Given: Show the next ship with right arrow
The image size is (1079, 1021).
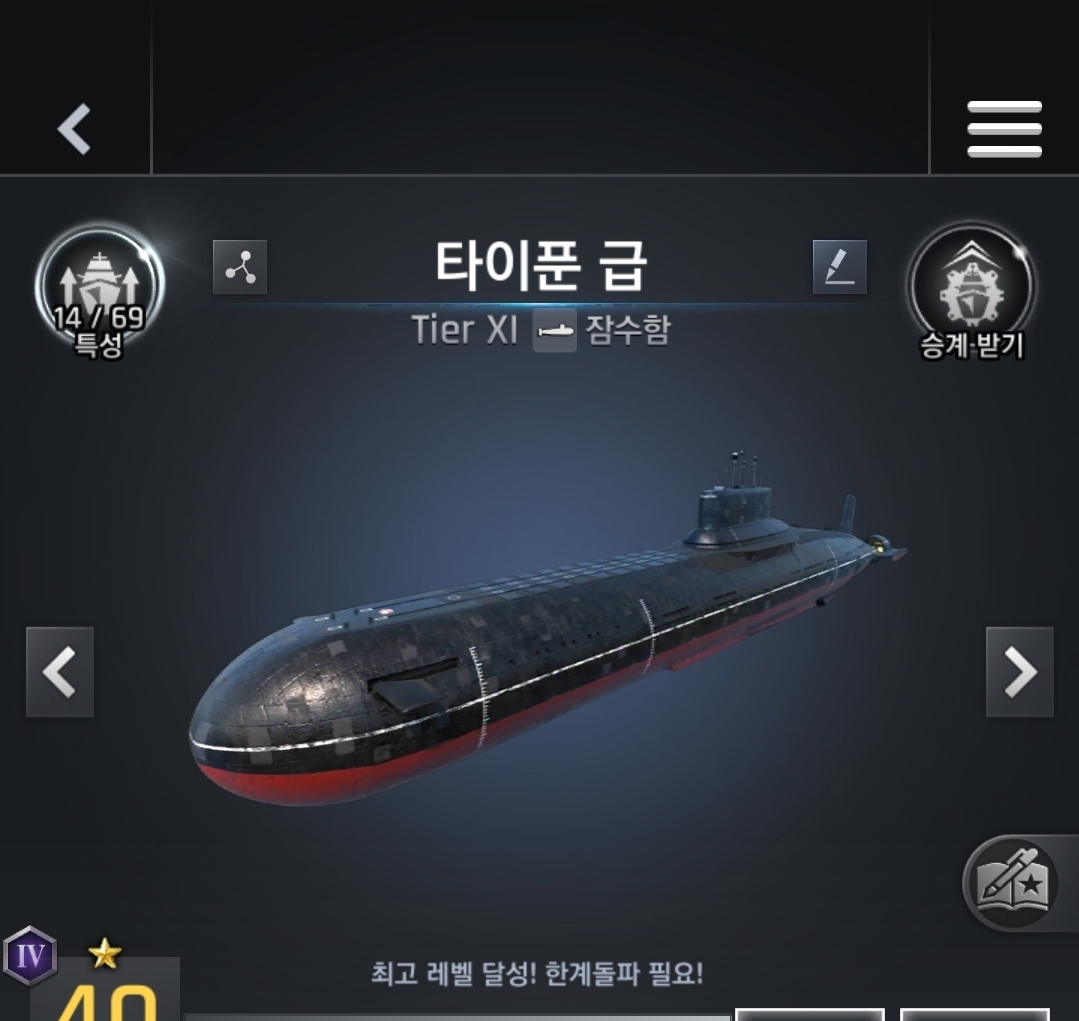Looking at the screenshot, I should (x=1019, y=672).
